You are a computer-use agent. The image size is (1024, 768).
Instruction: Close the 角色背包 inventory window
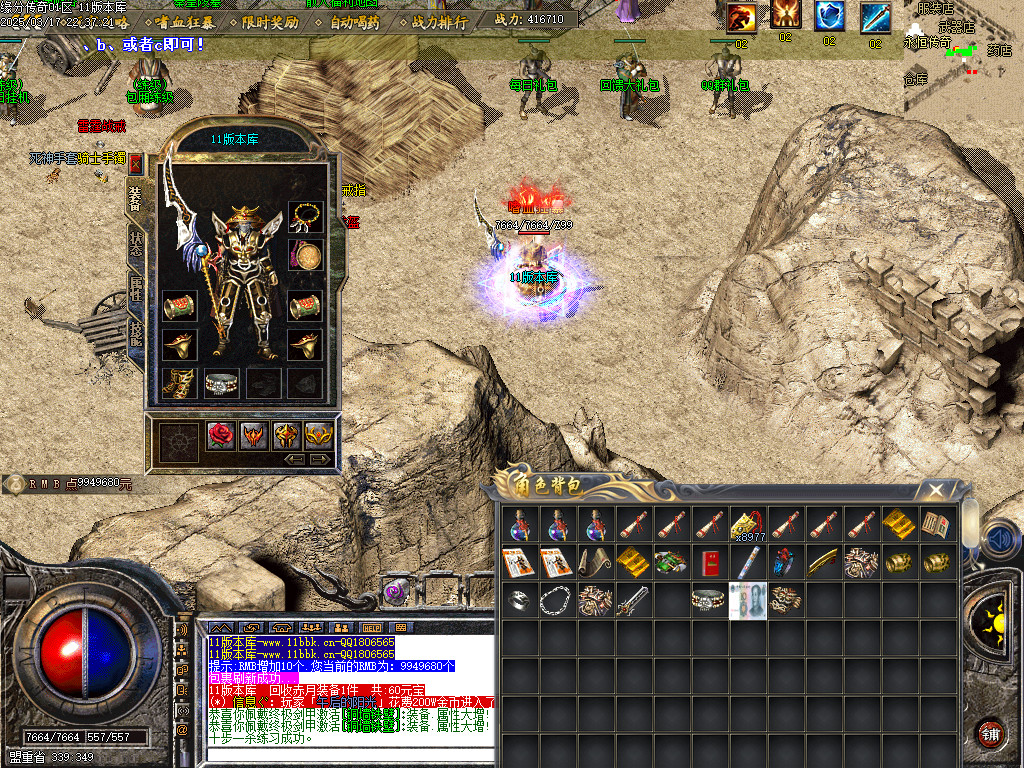[x=935, y=490]
